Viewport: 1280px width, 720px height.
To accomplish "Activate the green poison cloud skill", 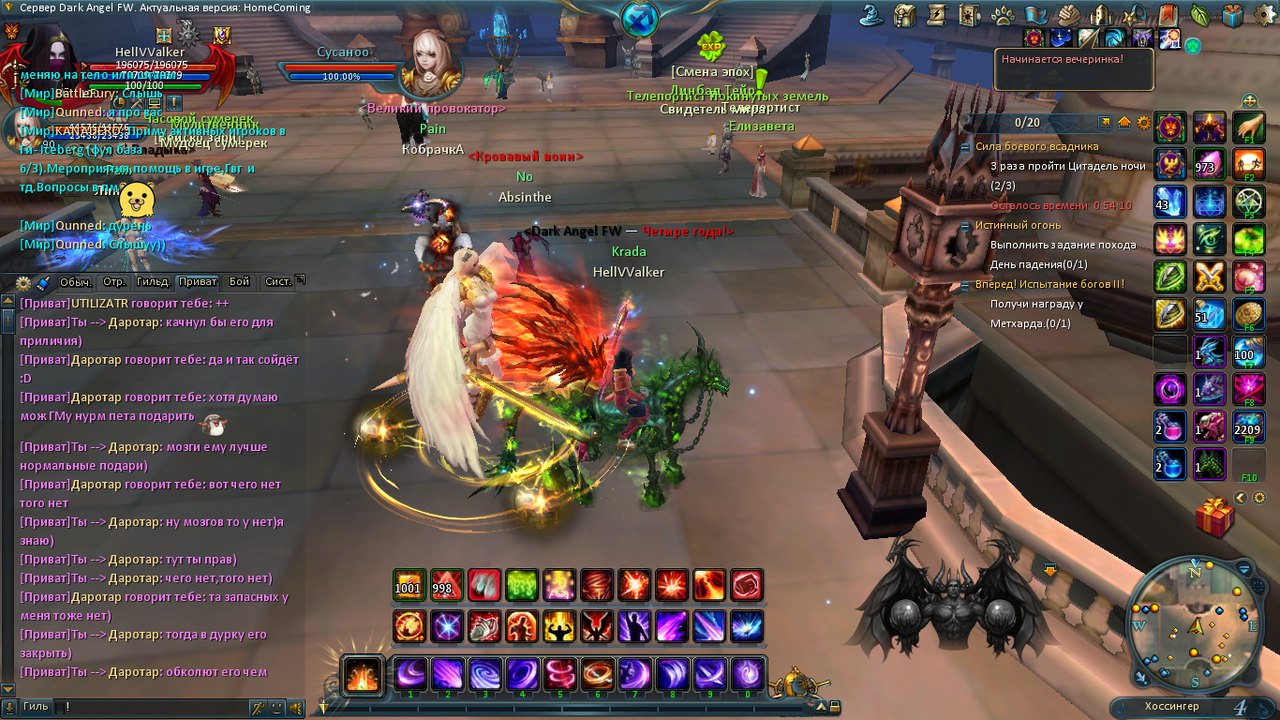I will click(522, 585).
